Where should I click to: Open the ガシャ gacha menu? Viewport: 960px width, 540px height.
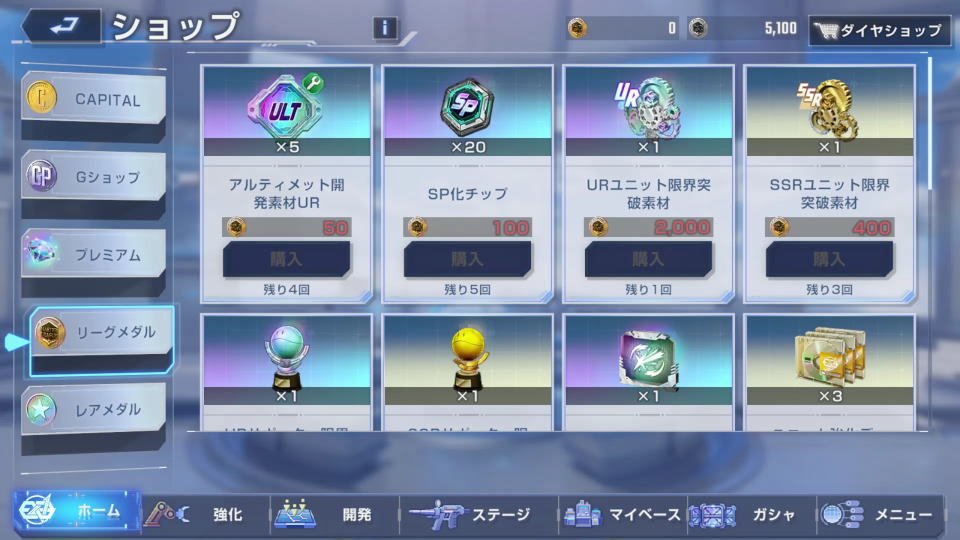tap(752, 514)
